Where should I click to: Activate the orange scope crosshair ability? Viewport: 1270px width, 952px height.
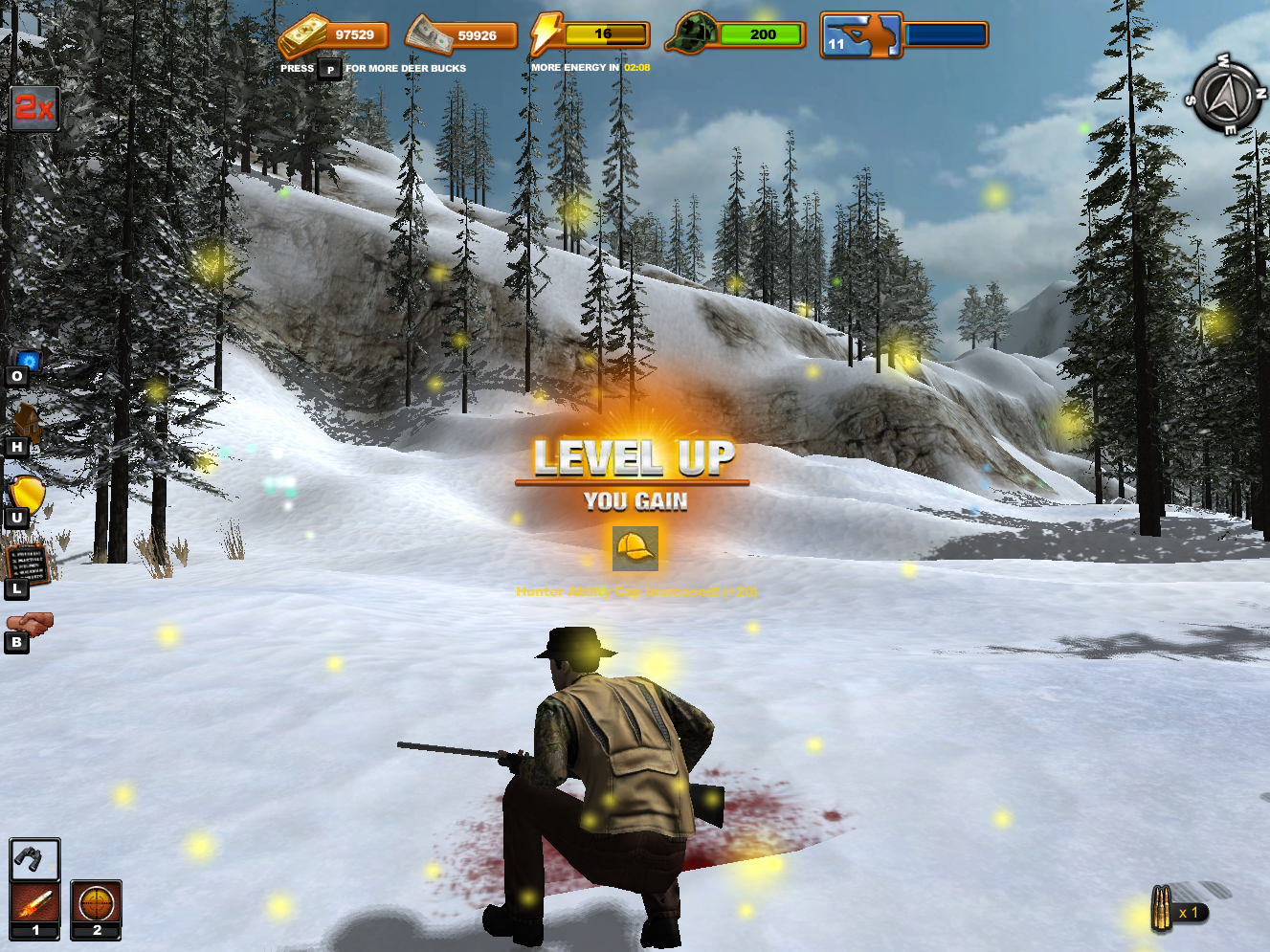(96, 902)
